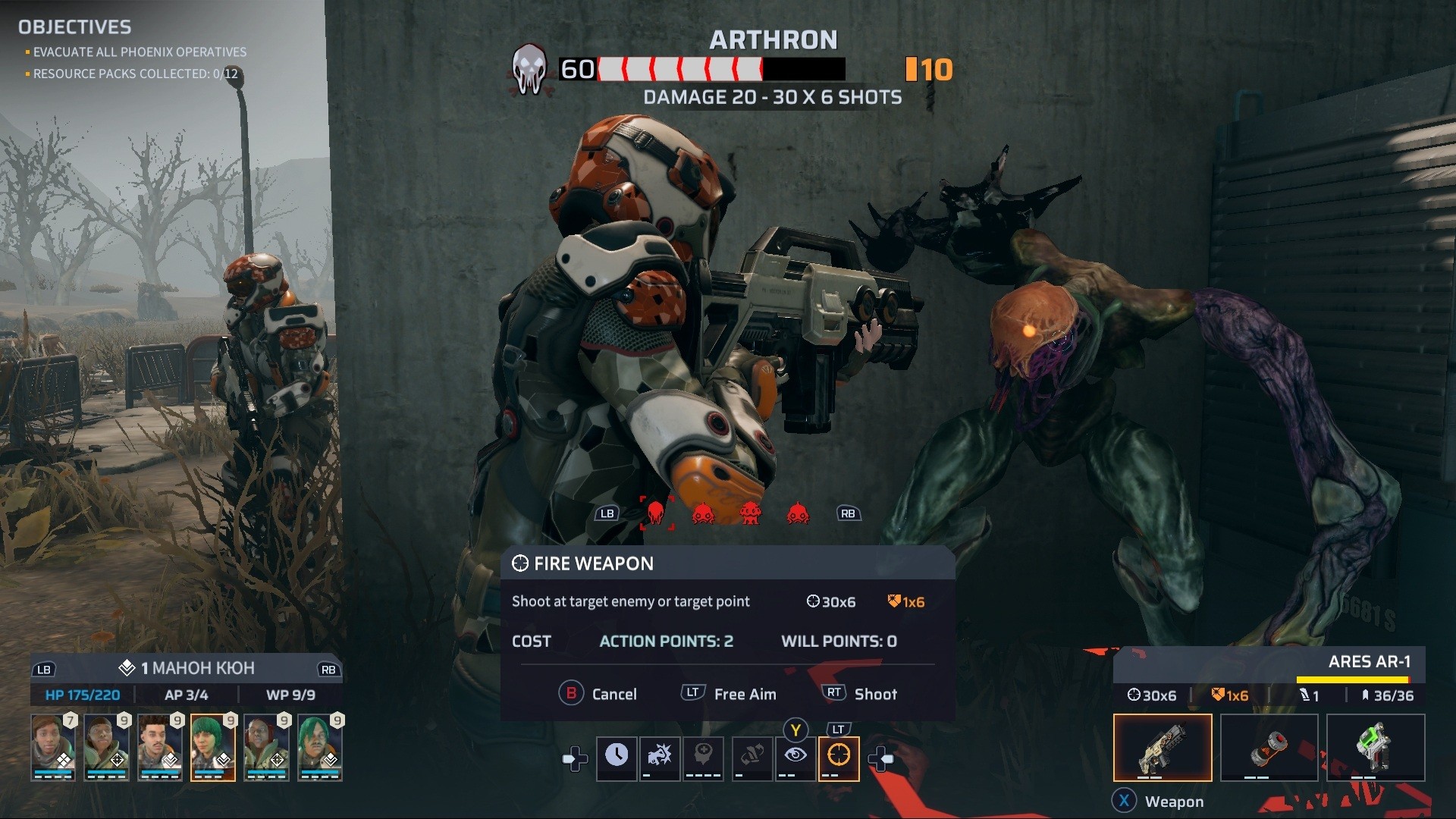Click the skull icon beside the Arthron health bar
Screen dimensions: 1456x819
(x=529, y=68)
